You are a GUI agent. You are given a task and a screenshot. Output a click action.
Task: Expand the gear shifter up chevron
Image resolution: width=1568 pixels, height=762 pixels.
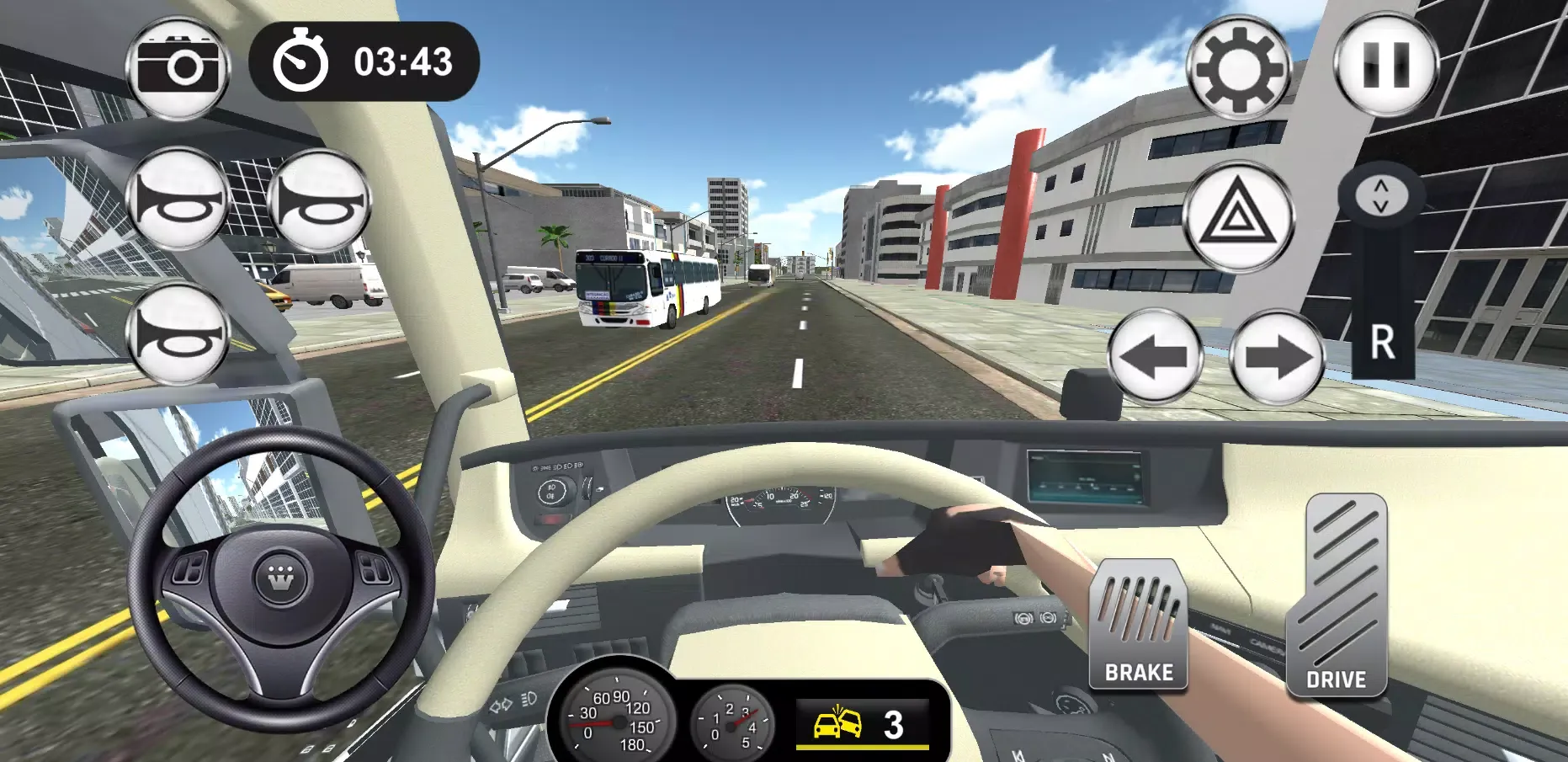click(1380, 187)
